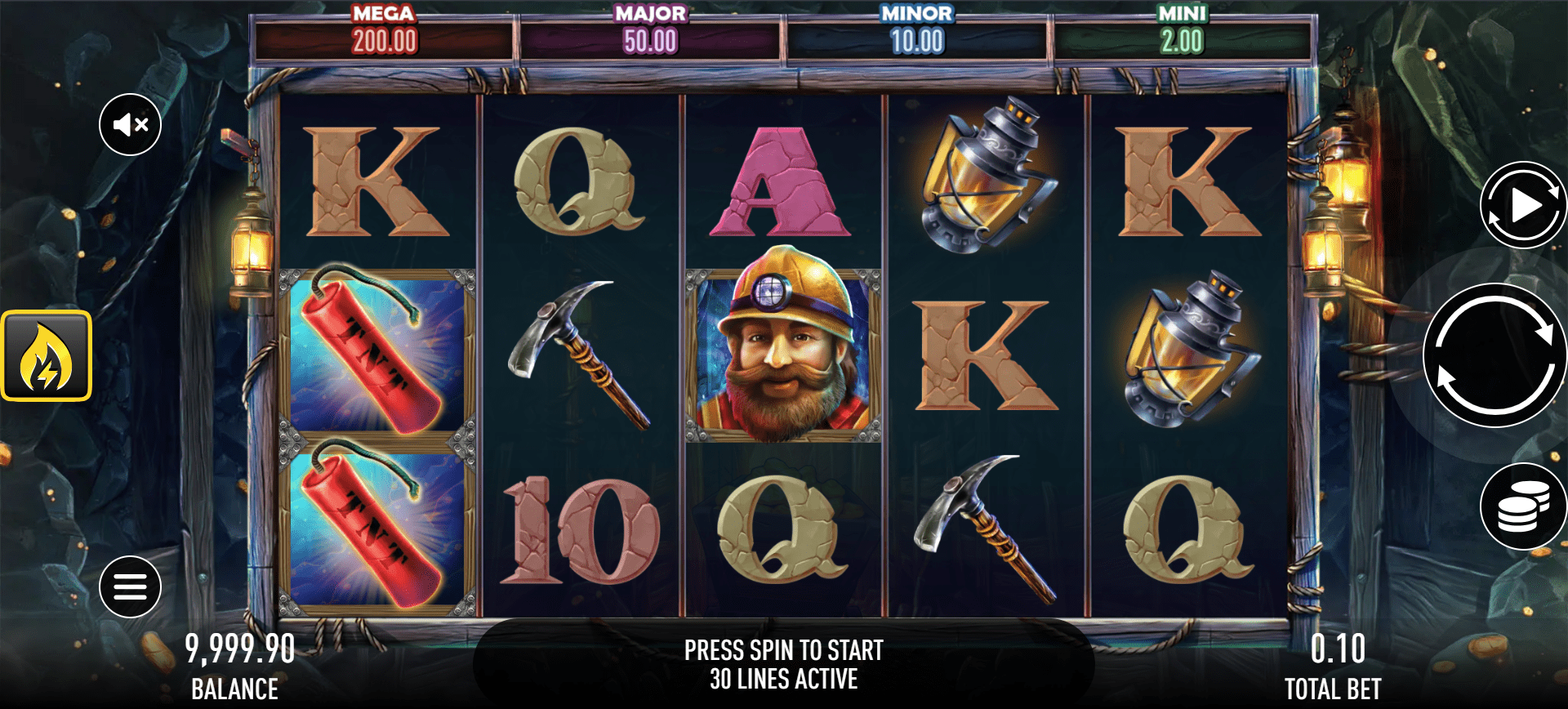The width and height of the screenshot is (1568, 709).
Task: Open bet settings with the coin stack button
Action: (x=1522, y=506)
